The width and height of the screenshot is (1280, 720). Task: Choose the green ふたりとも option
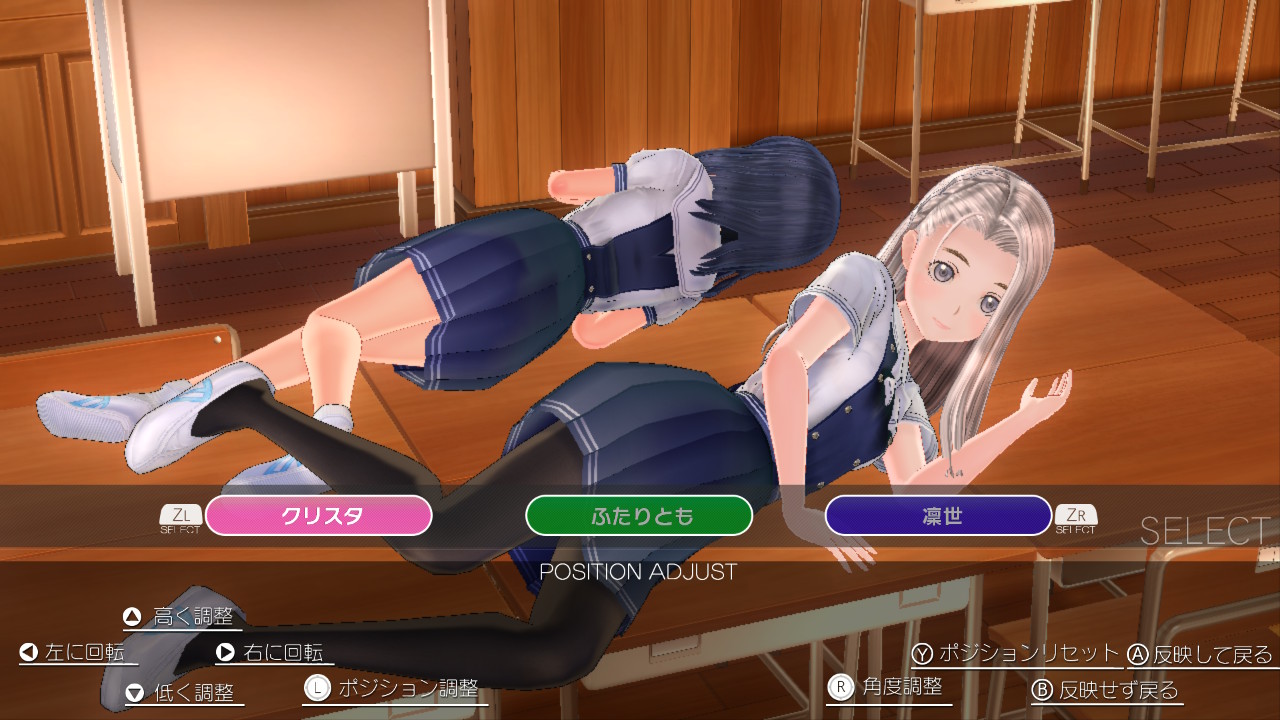pyautogui.click(x=639, y=516)
